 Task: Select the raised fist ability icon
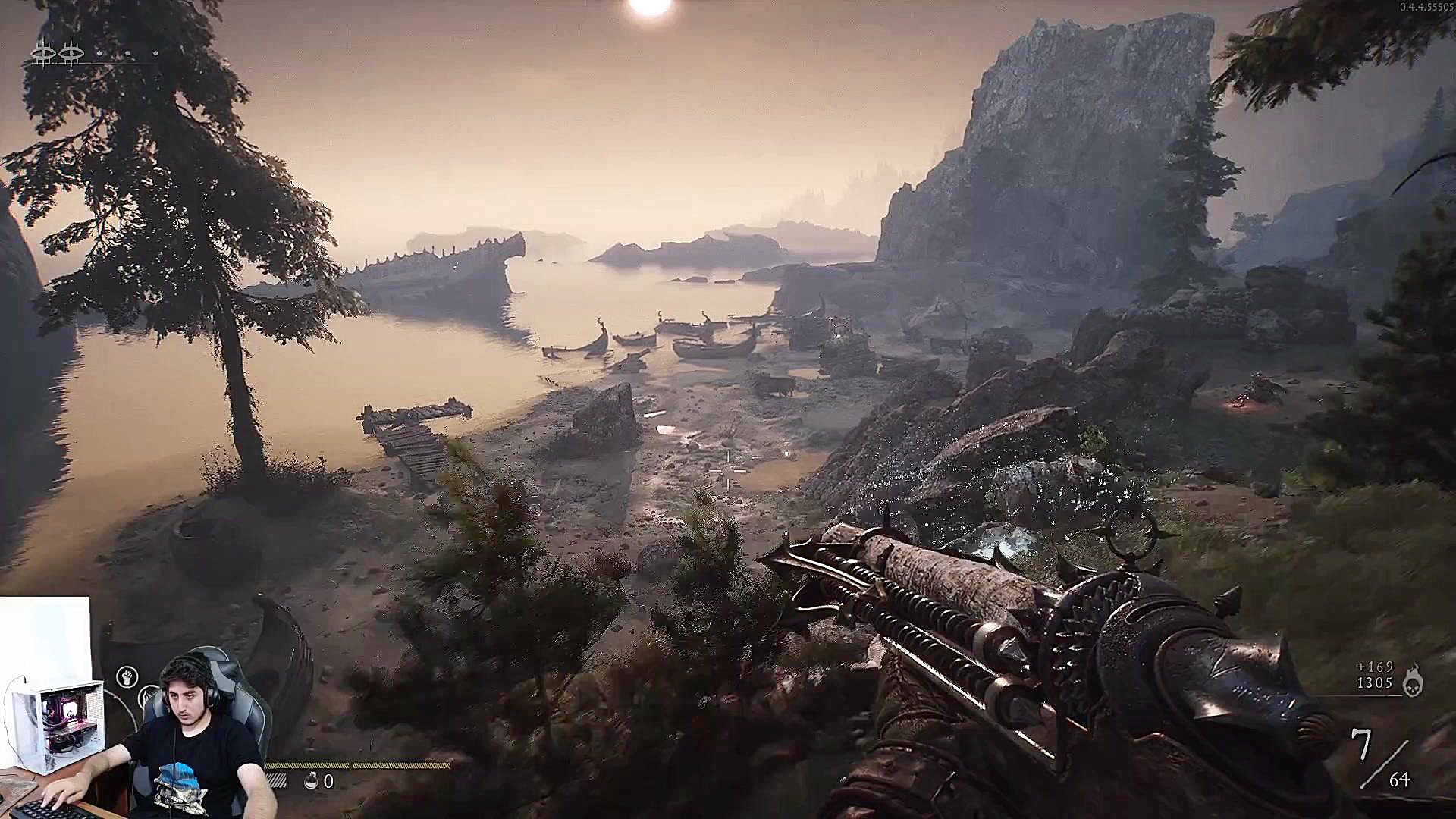(x=127, y=676)
